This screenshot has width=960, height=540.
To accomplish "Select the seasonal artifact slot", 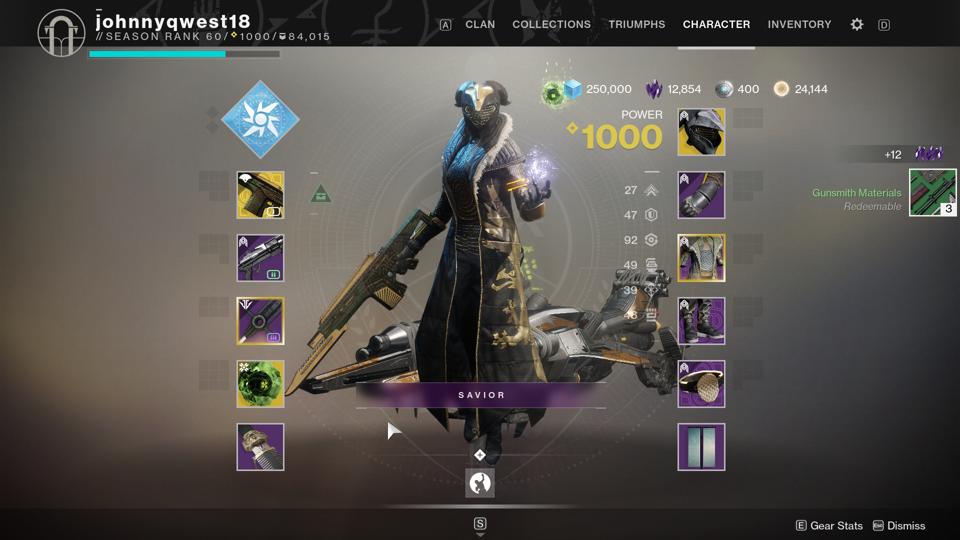I will coord(260,447).
